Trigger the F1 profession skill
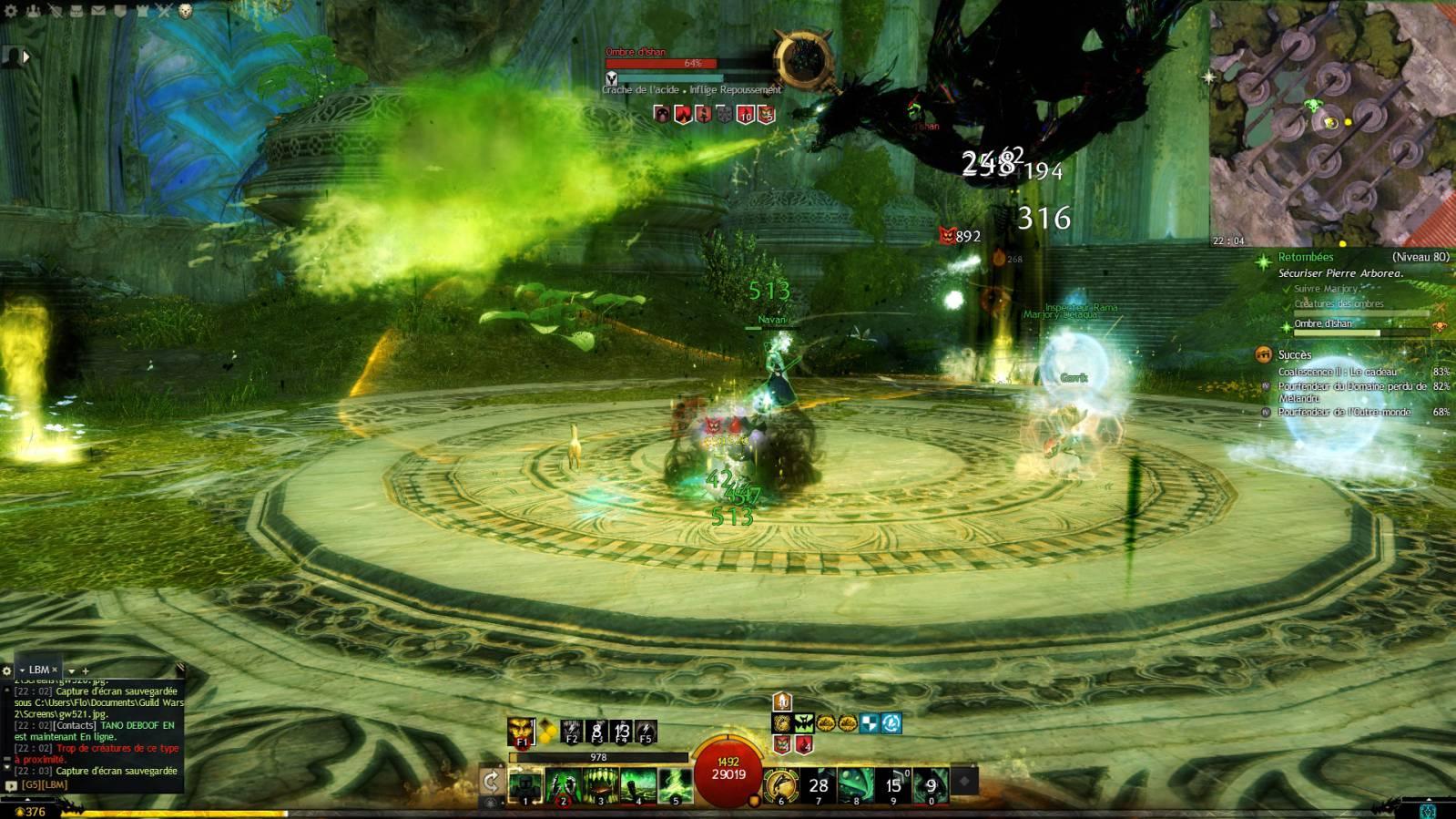Screen dimensions: 1456x819 [x=521, y=732]
